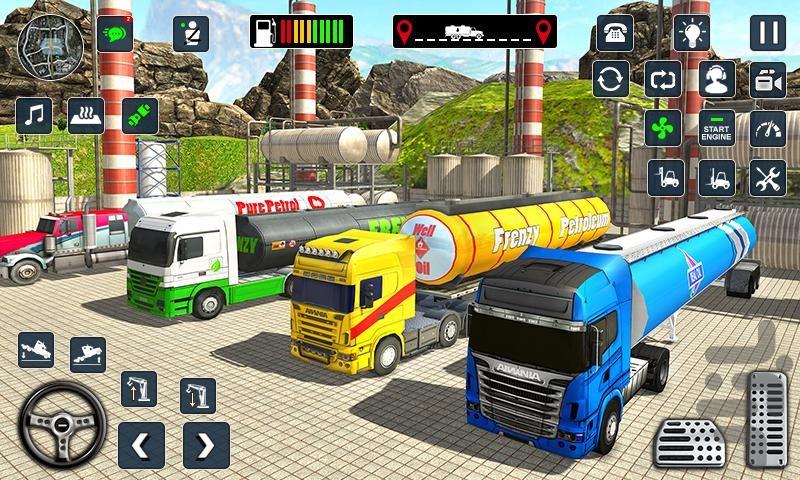Steer right with the right arrow button
Image resolution: width=800 pixels, height=480 pixels.
point(206,445)
